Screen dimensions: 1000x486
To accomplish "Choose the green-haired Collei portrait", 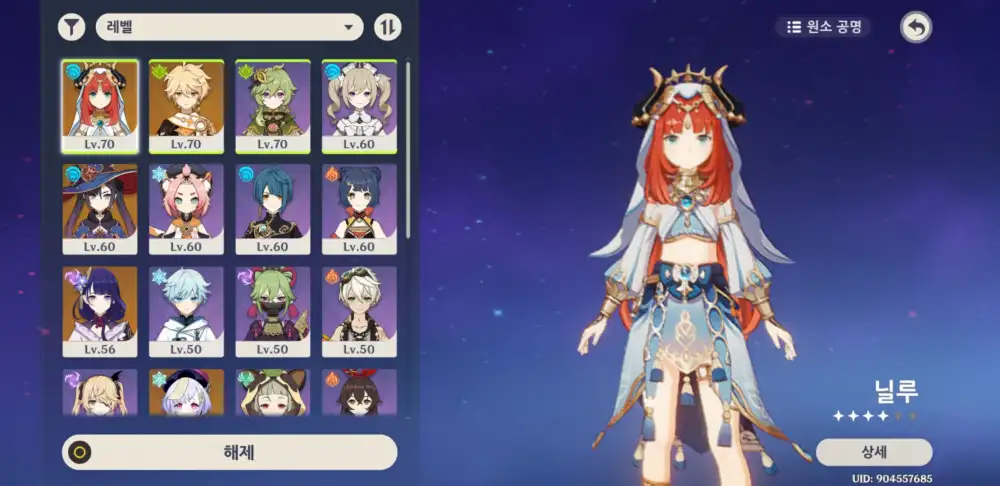I will pyautogui.click(x=272, y=105).
